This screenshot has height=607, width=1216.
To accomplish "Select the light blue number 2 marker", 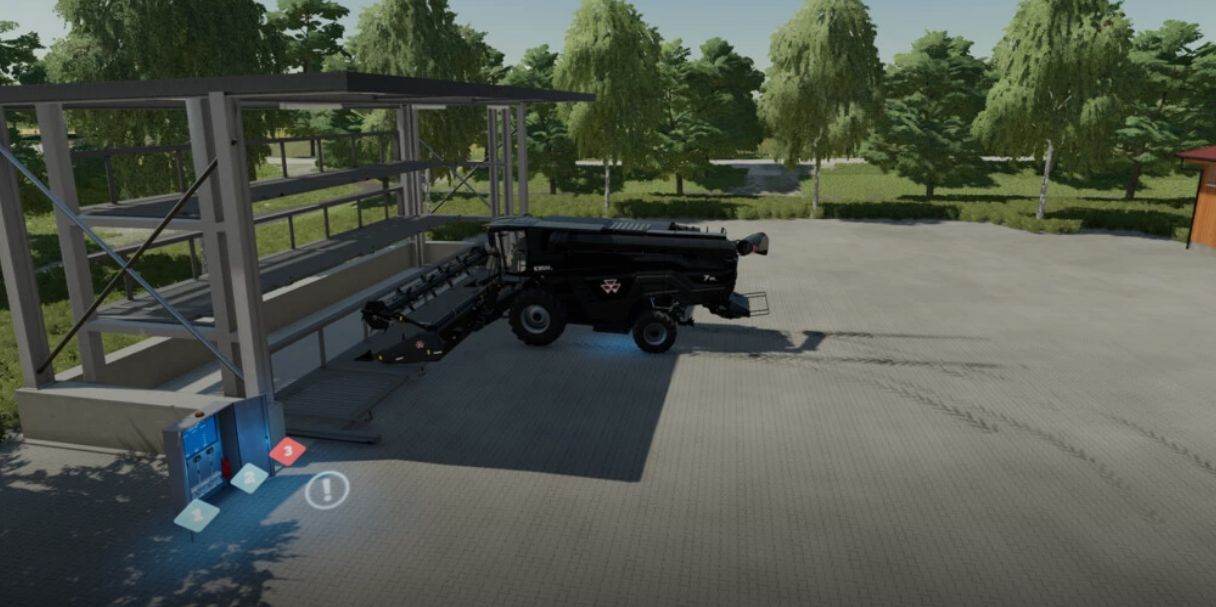I will (x=249, y=478).
